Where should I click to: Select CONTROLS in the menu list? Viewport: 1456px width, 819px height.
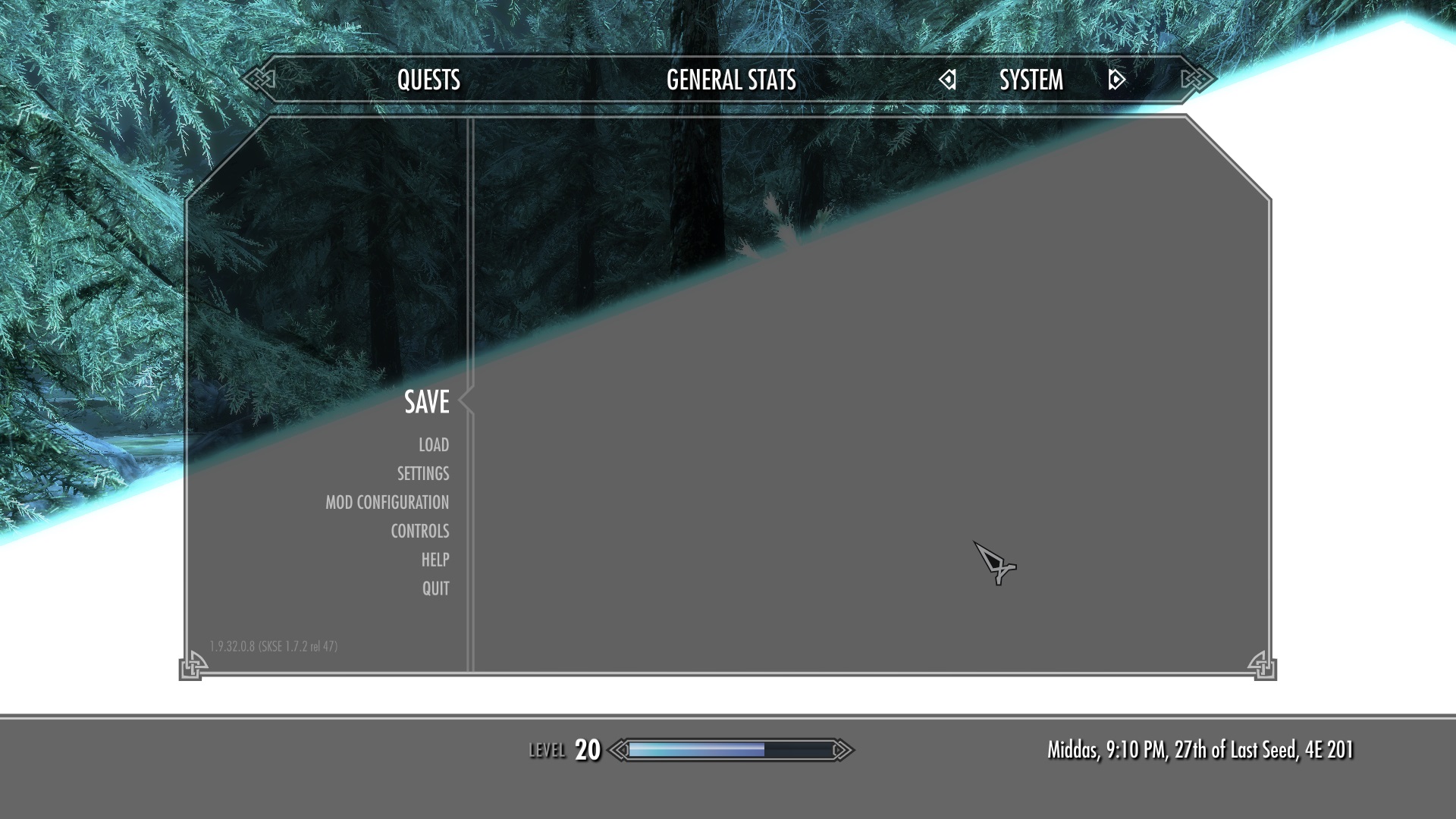click(x=420, y=531)
